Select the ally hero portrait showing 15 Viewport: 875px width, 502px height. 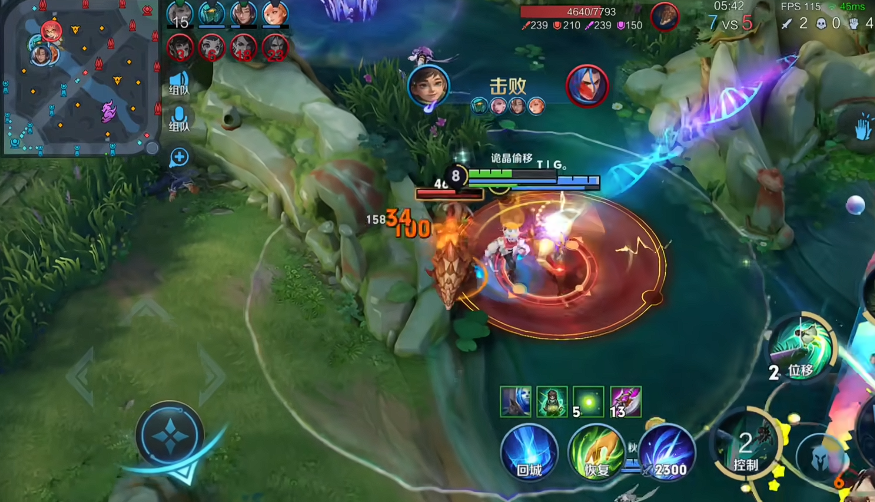click(x=181, y=14)
